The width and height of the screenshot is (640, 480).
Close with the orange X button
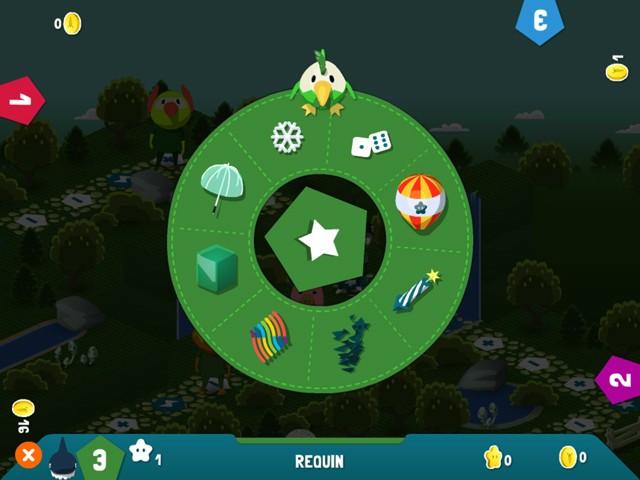tap(28, 456)
